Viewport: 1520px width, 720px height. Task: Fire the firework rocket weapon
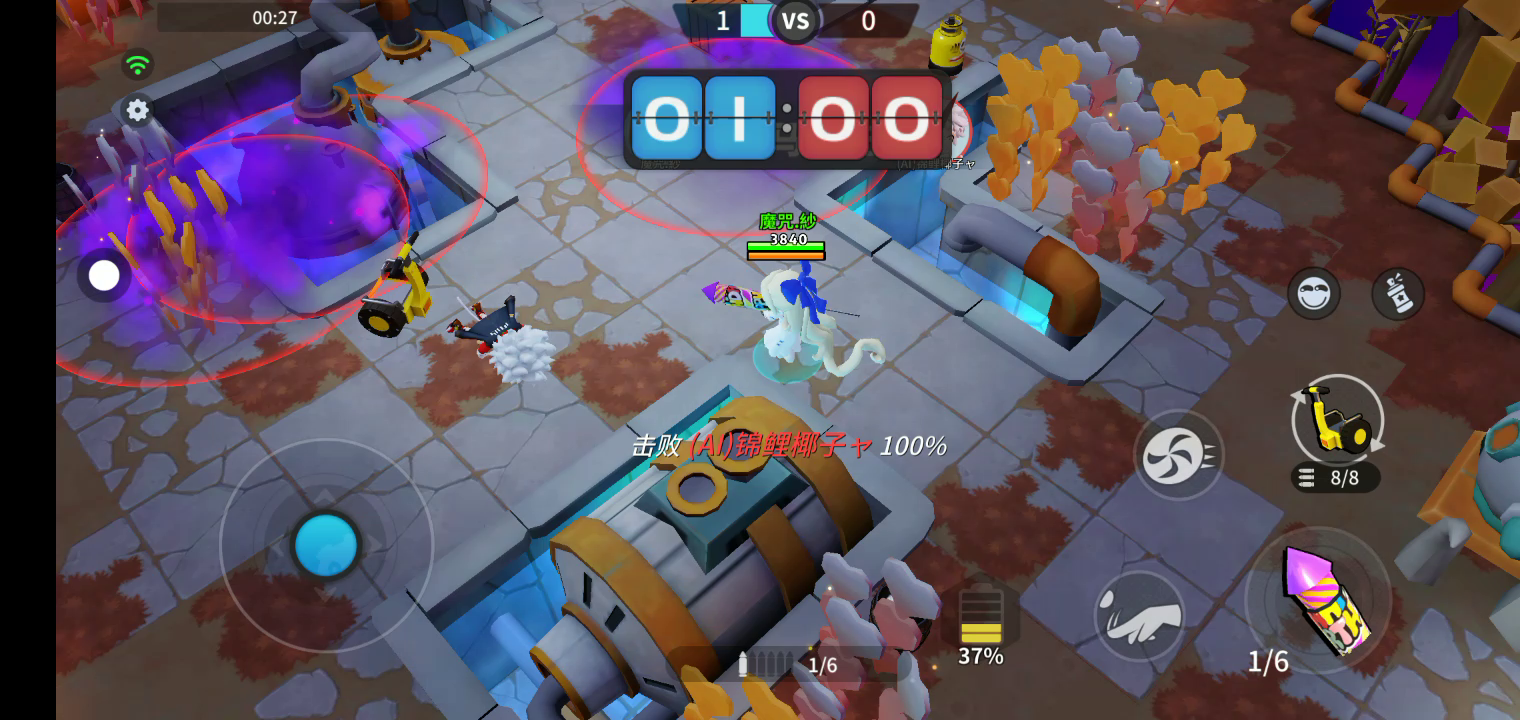coord(1318,600)
